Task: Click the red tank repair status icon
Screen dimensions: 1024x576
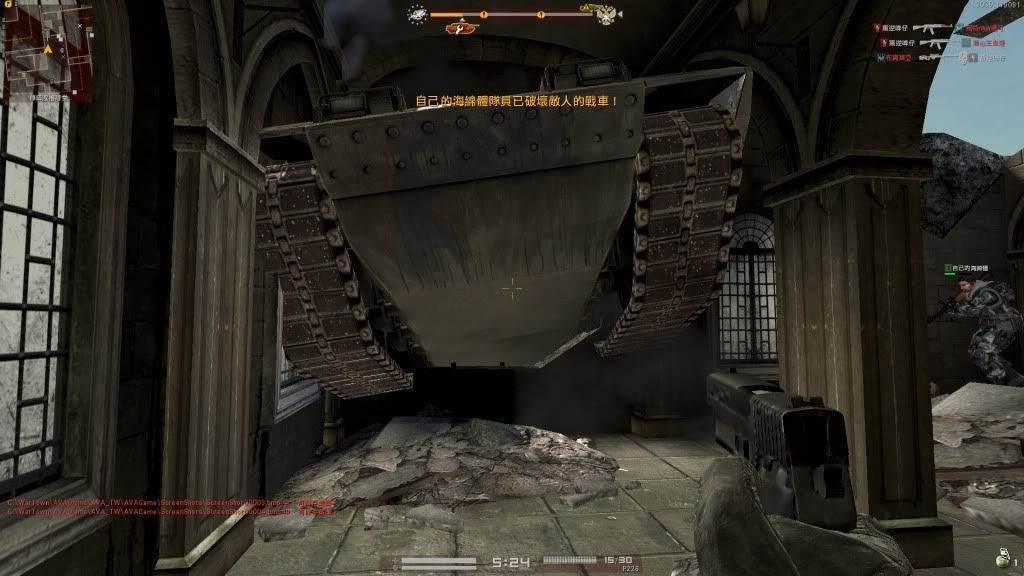Action: coord(460,29)
